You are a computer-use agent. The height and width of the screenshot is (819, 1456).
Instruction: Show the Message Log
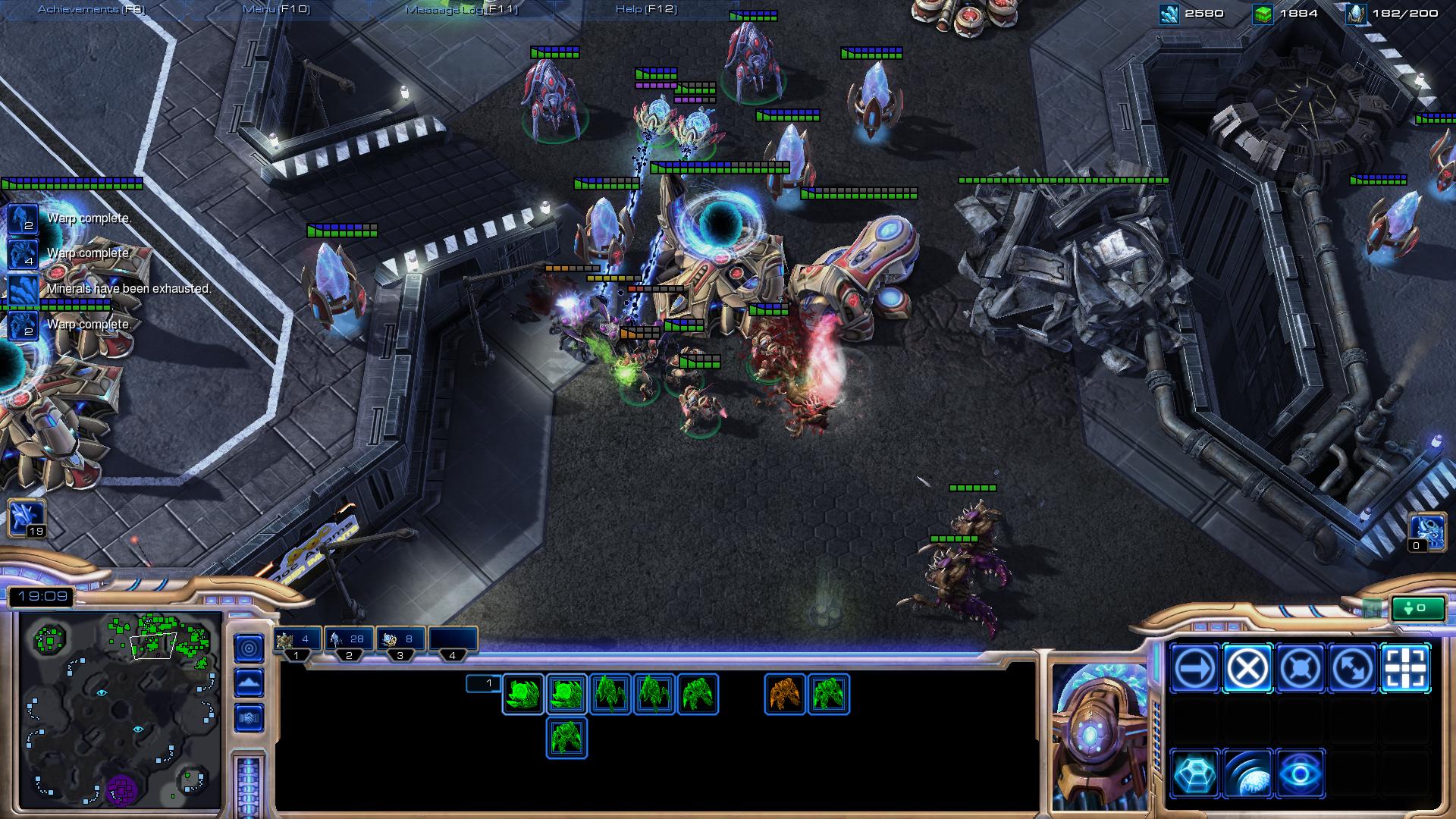coord(461,9)
